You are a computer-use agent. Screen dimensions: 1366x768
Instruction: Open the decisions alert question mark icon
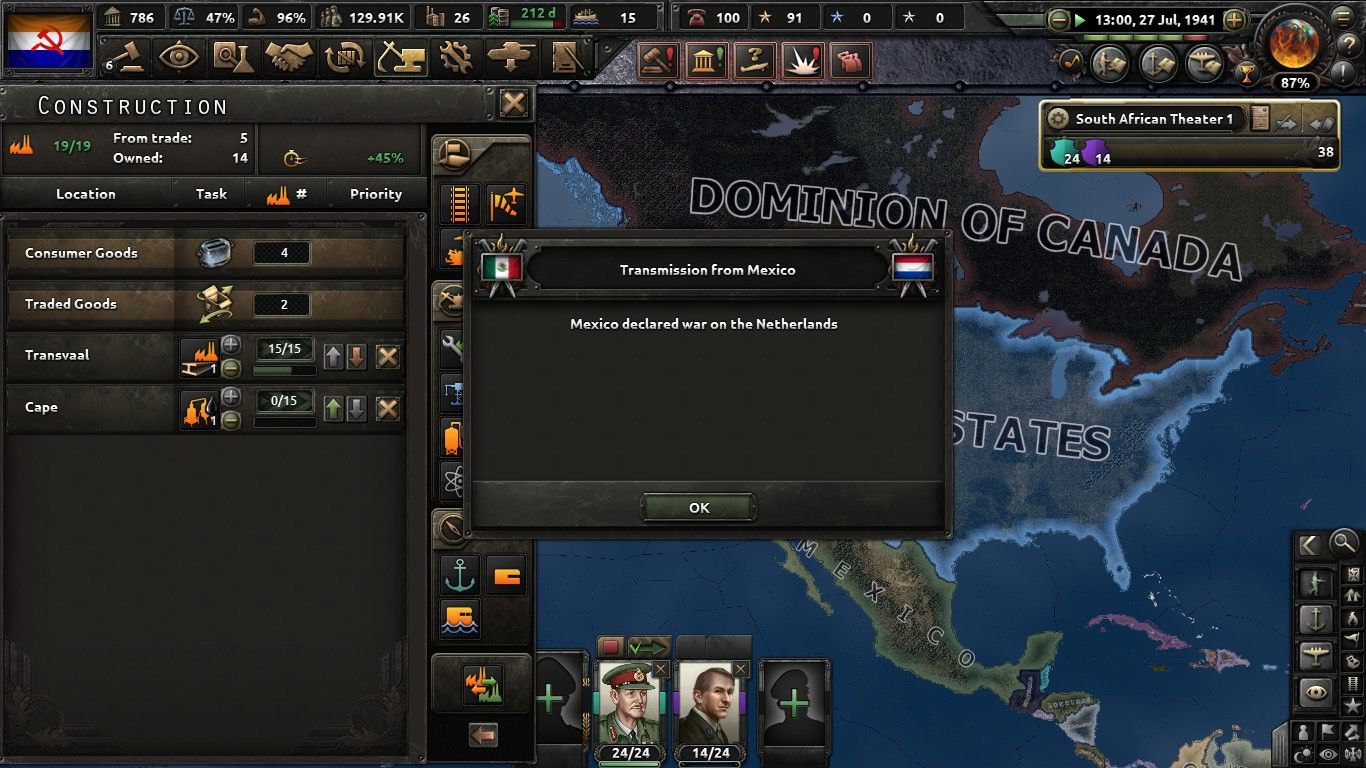(755, 58)
